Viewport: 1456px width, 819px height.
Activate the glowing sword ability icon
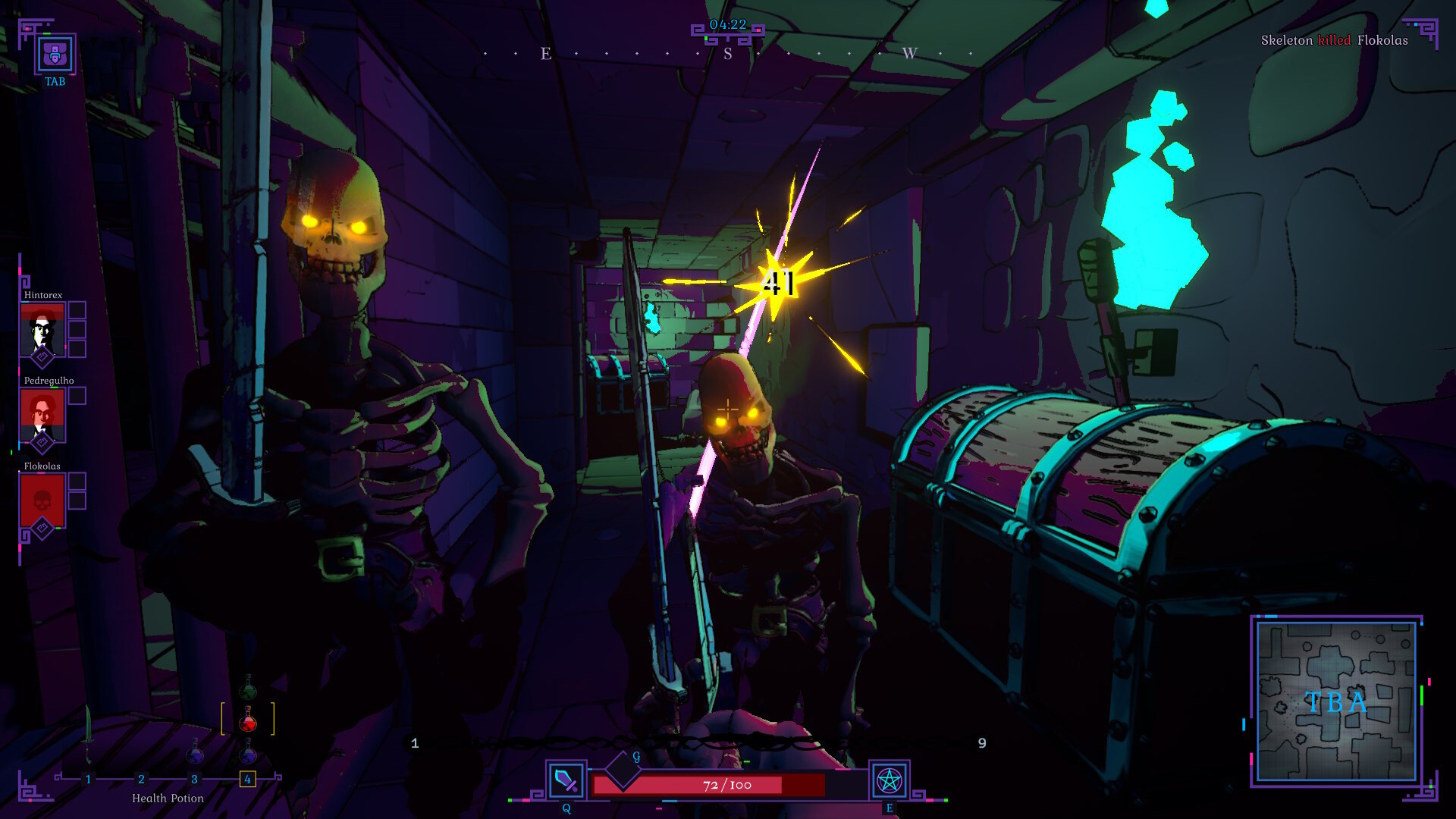pos(566,780)
